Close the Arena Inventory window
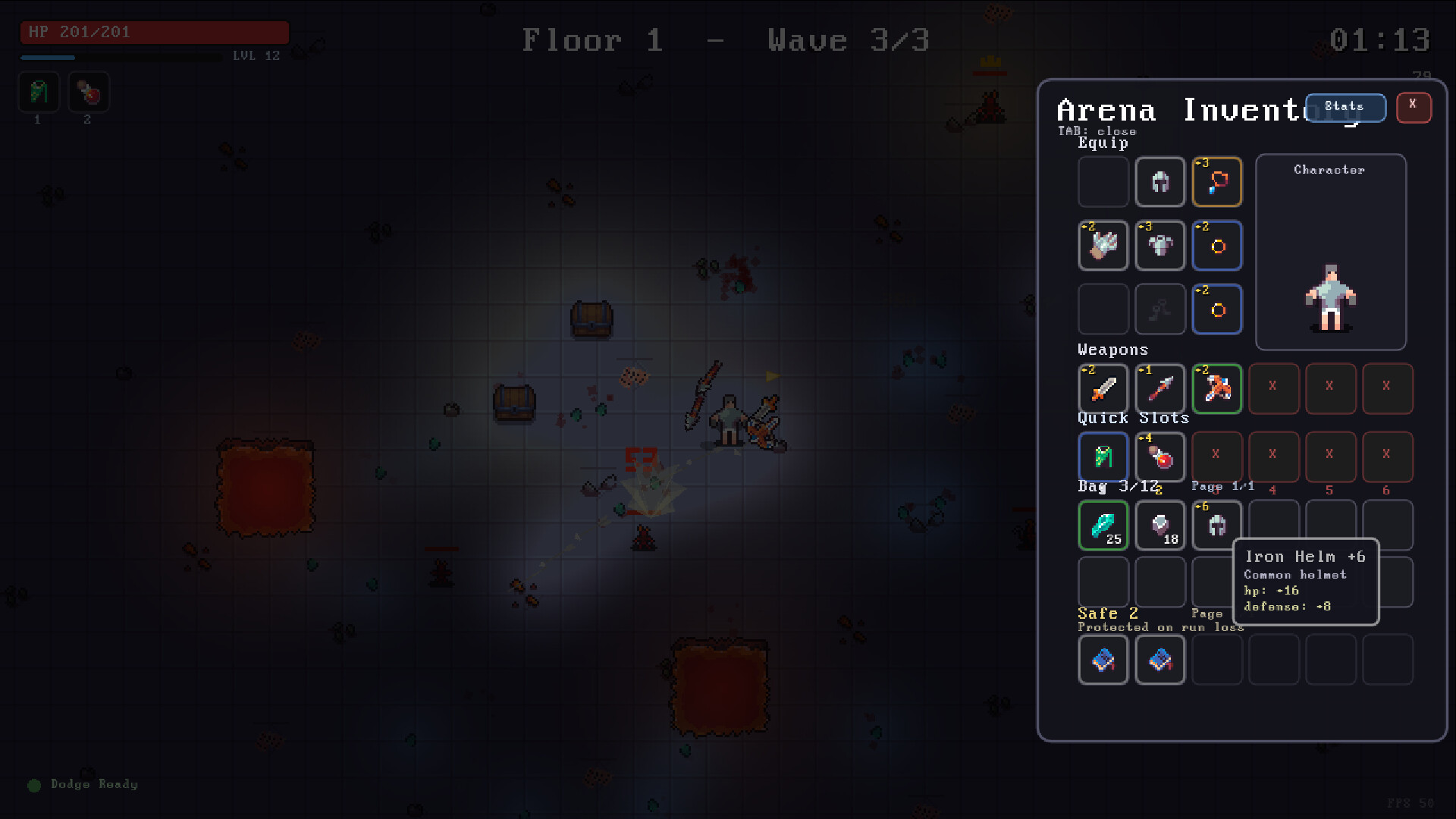This screenshot has width=1456, height=819. 1414,108
